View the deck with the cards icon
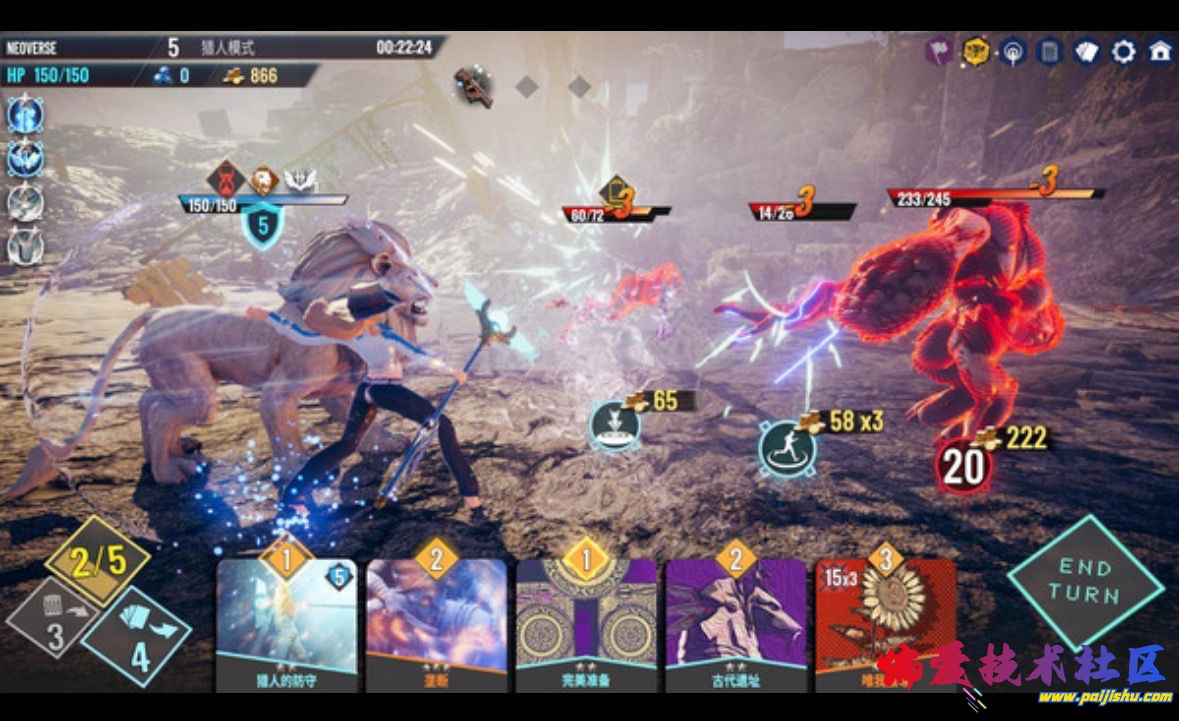 click(x=1087, y=52)
